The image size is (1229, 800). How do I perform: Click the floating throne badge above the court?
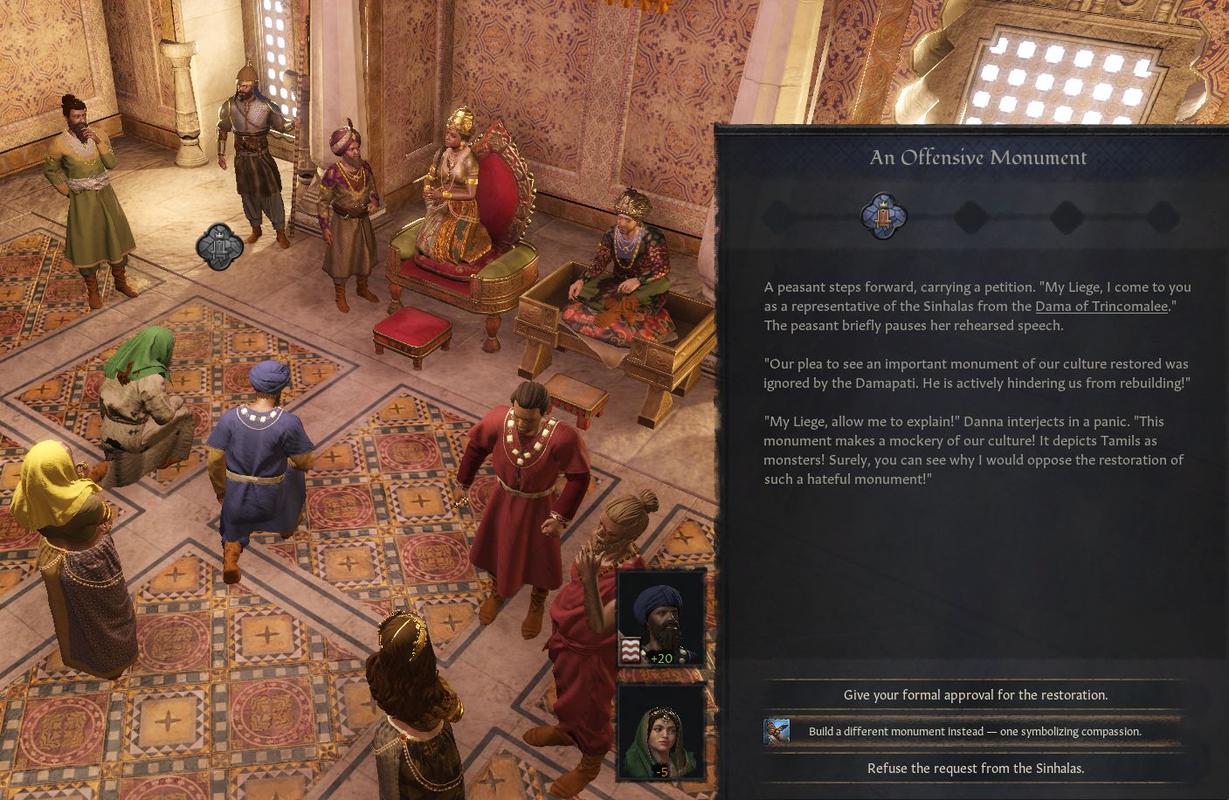pos(220,247)
